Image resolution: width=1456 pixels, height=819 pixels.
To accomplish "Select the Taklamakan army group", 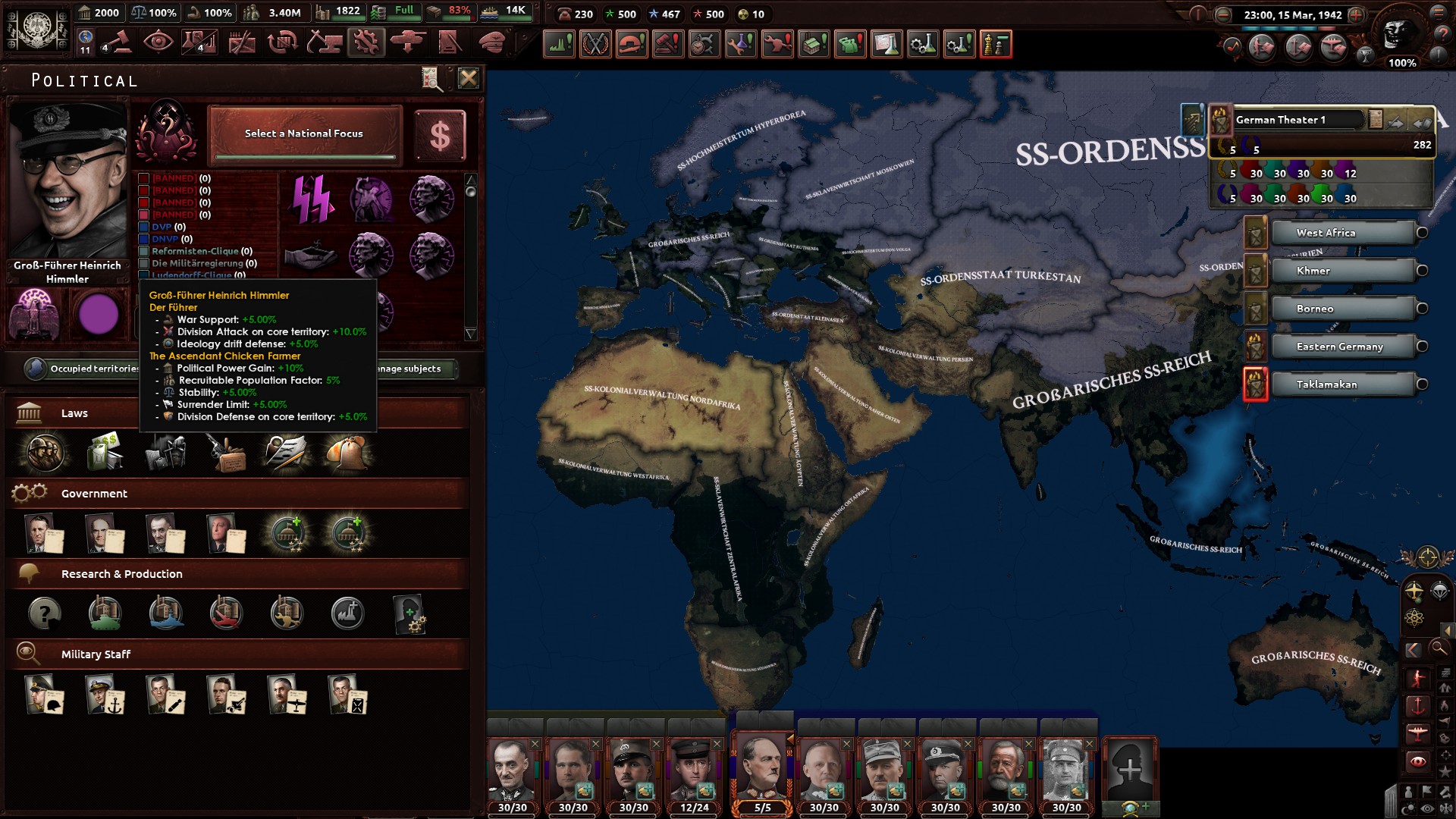I will pyautogui.click(x=1342, y=384).
